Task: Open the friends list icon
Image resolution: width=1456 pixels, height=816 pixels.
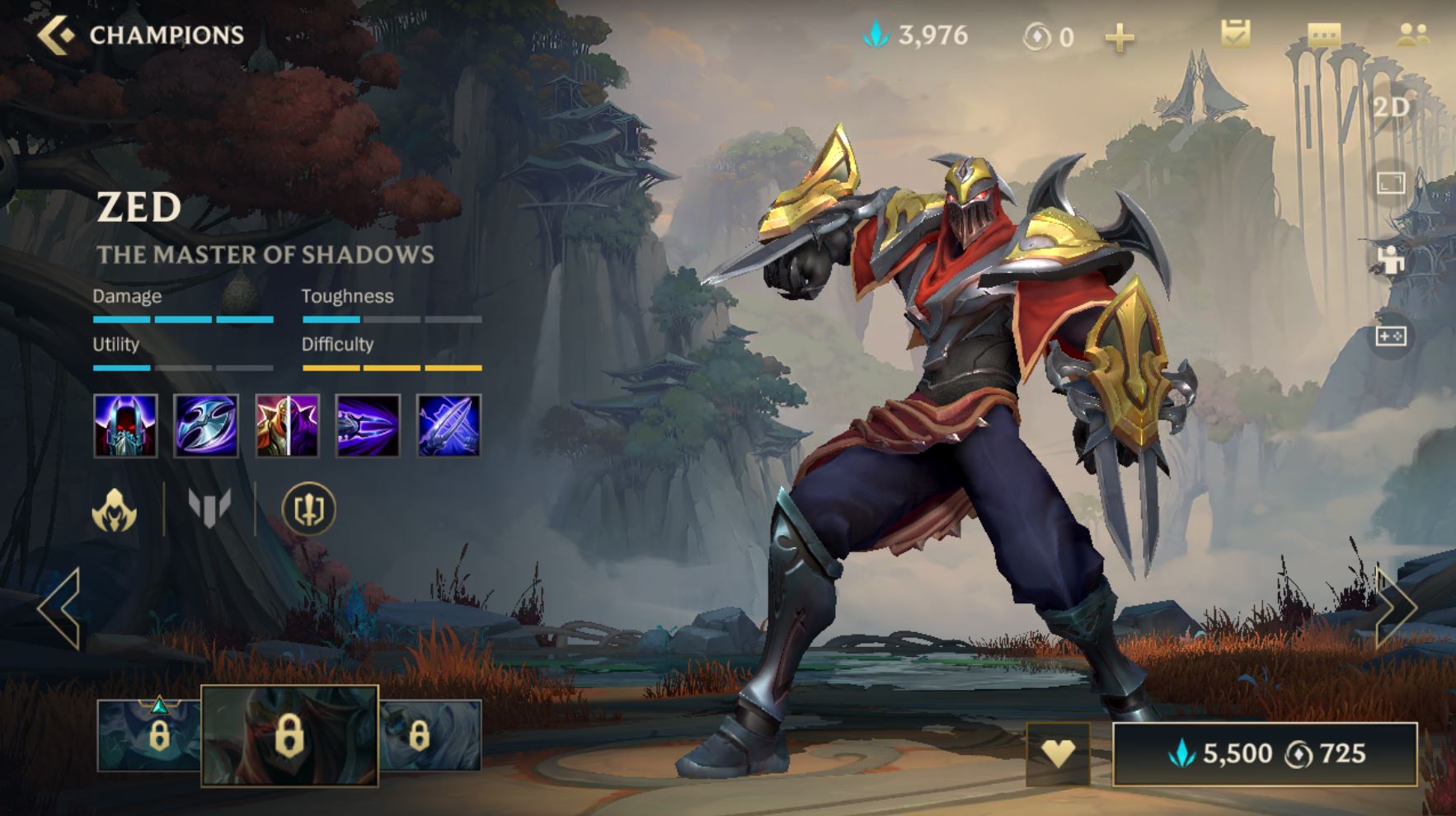Action: pyautogui.click(x=1413, y=35)
